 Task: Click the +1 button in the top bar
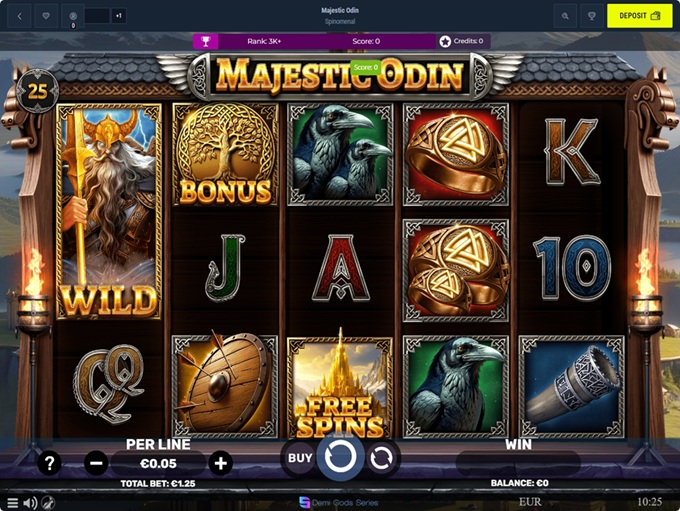119,16
